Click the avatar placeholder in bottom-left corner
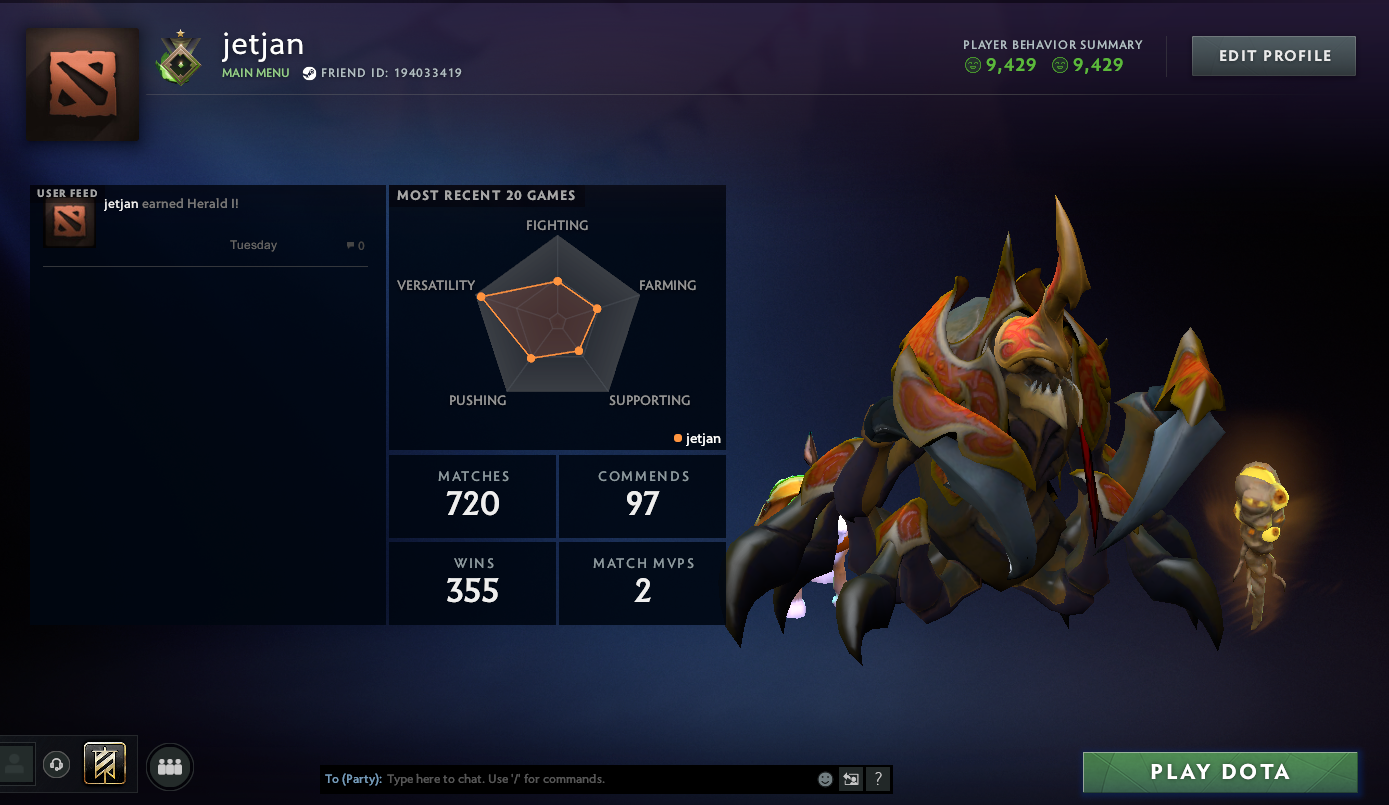 pyautogui.click(x=16, y=763)
